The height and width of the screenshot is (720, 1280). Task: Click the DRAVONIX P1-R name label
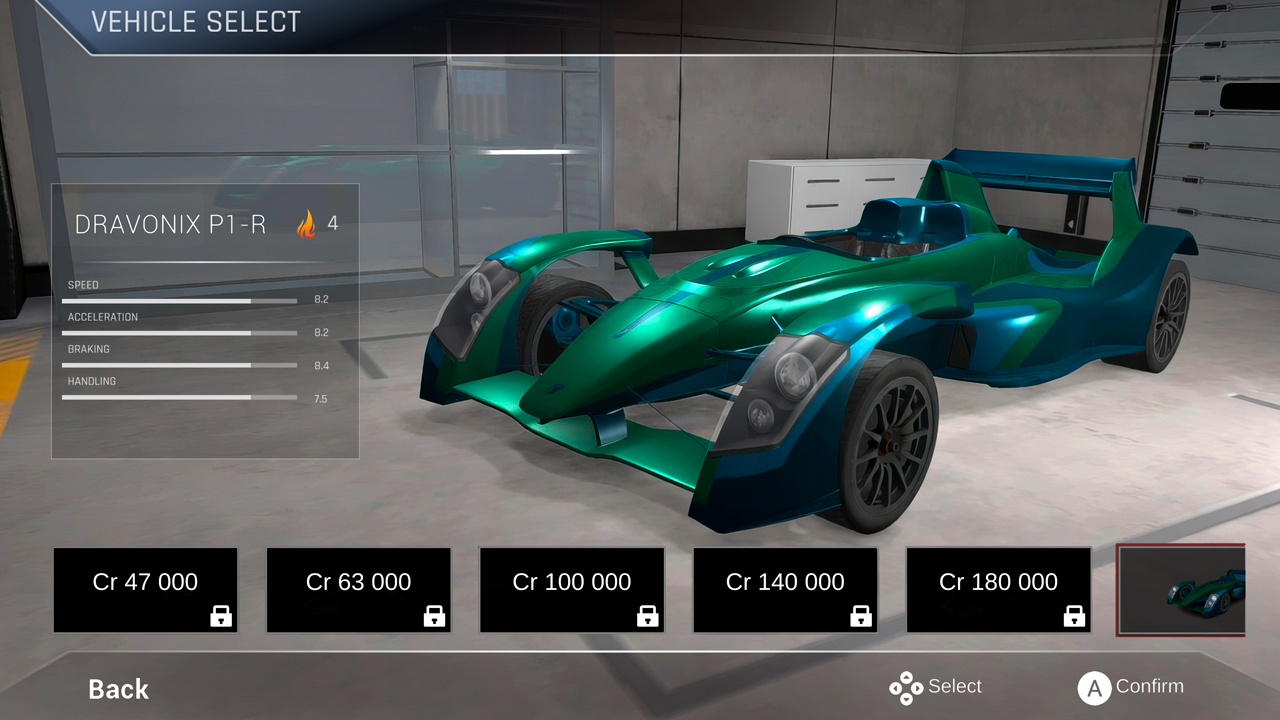[x=170, y=225]
